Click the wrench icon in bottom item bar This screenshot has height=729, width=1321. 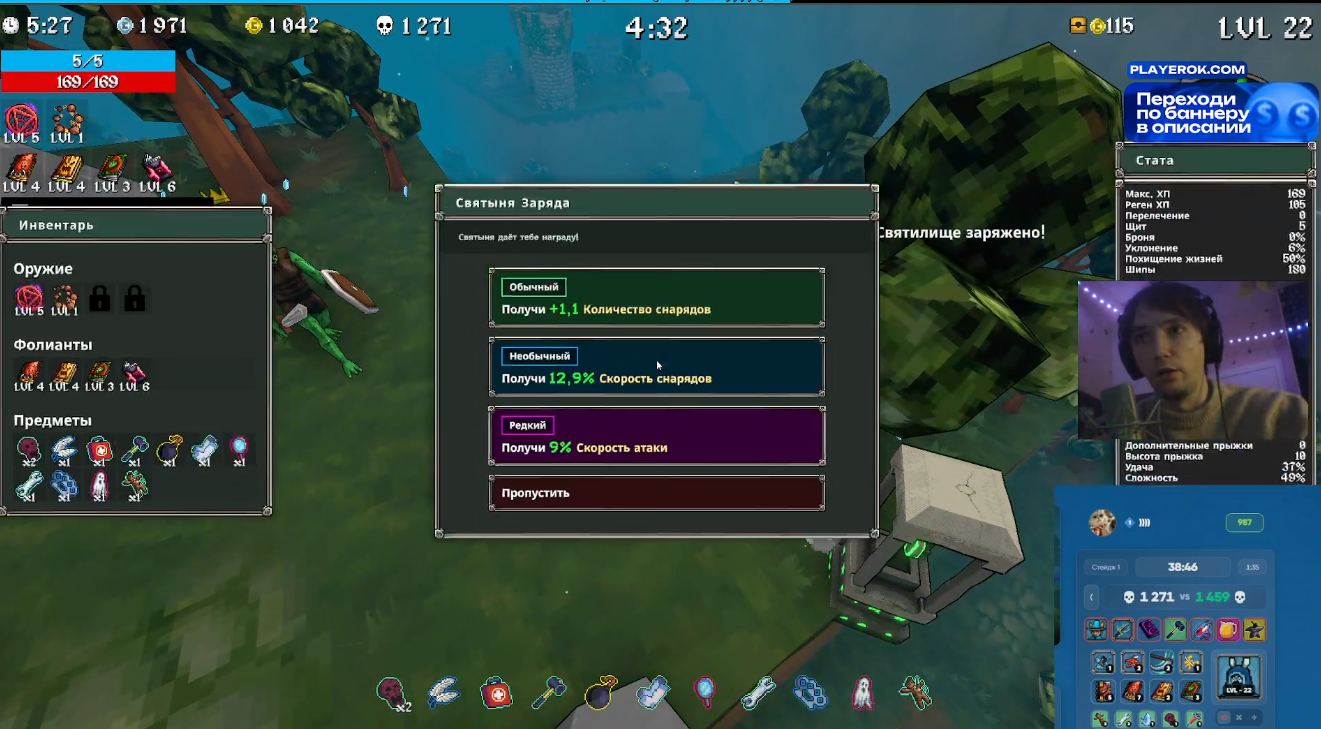pyautogui.click(x=758, y=692)
